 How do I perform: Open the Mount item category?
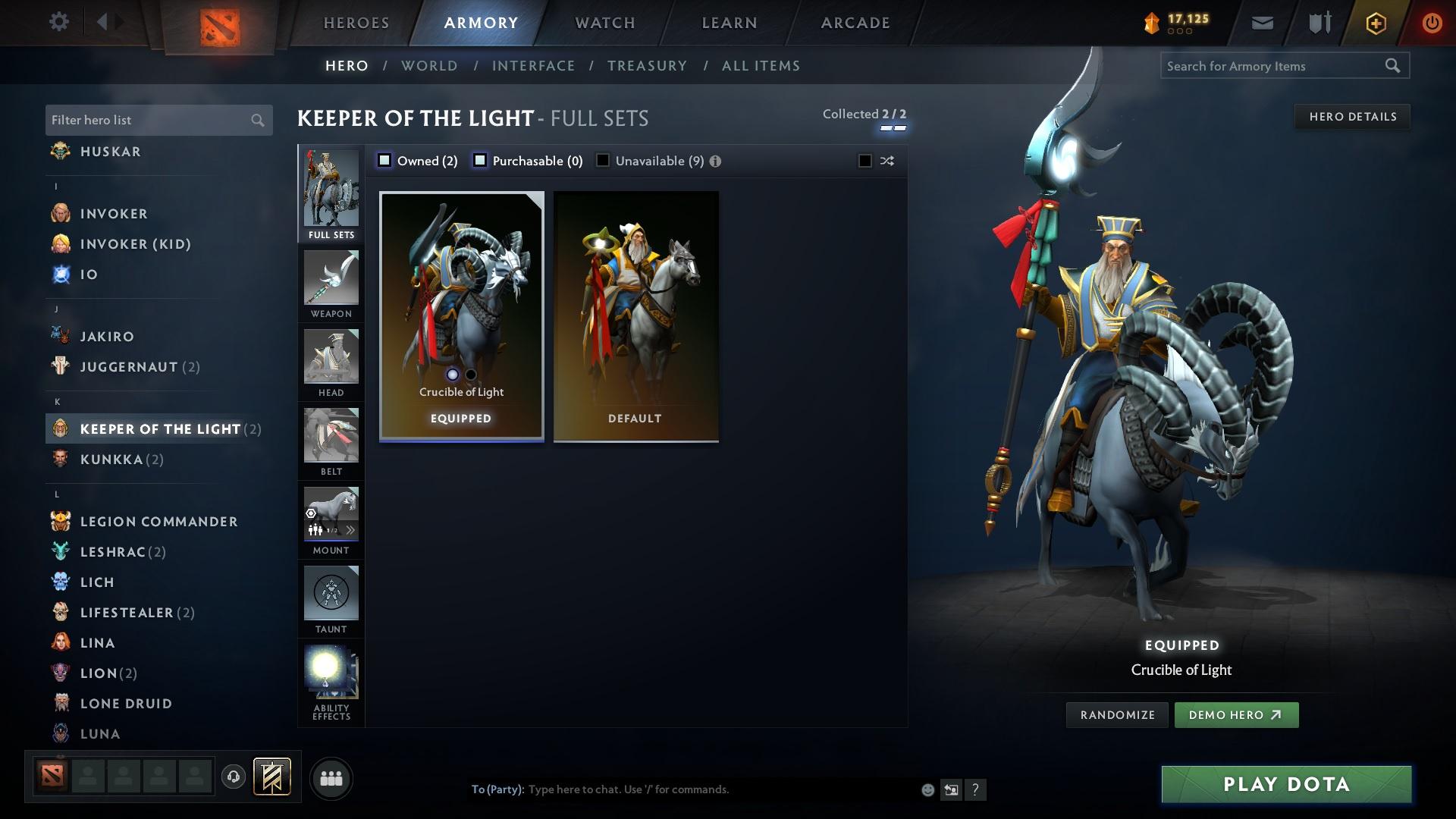click(331, 522)
